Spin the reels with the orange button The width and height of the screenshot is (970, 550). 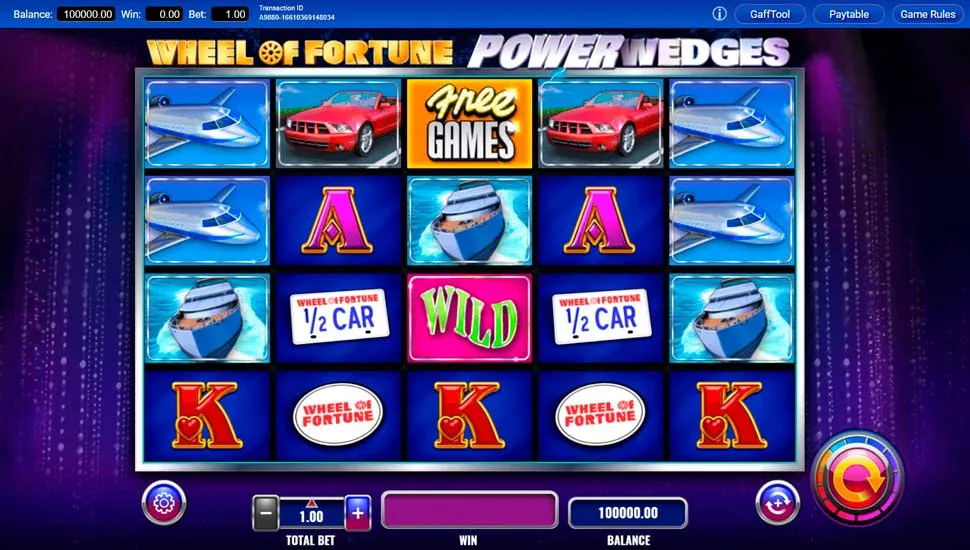856,479
